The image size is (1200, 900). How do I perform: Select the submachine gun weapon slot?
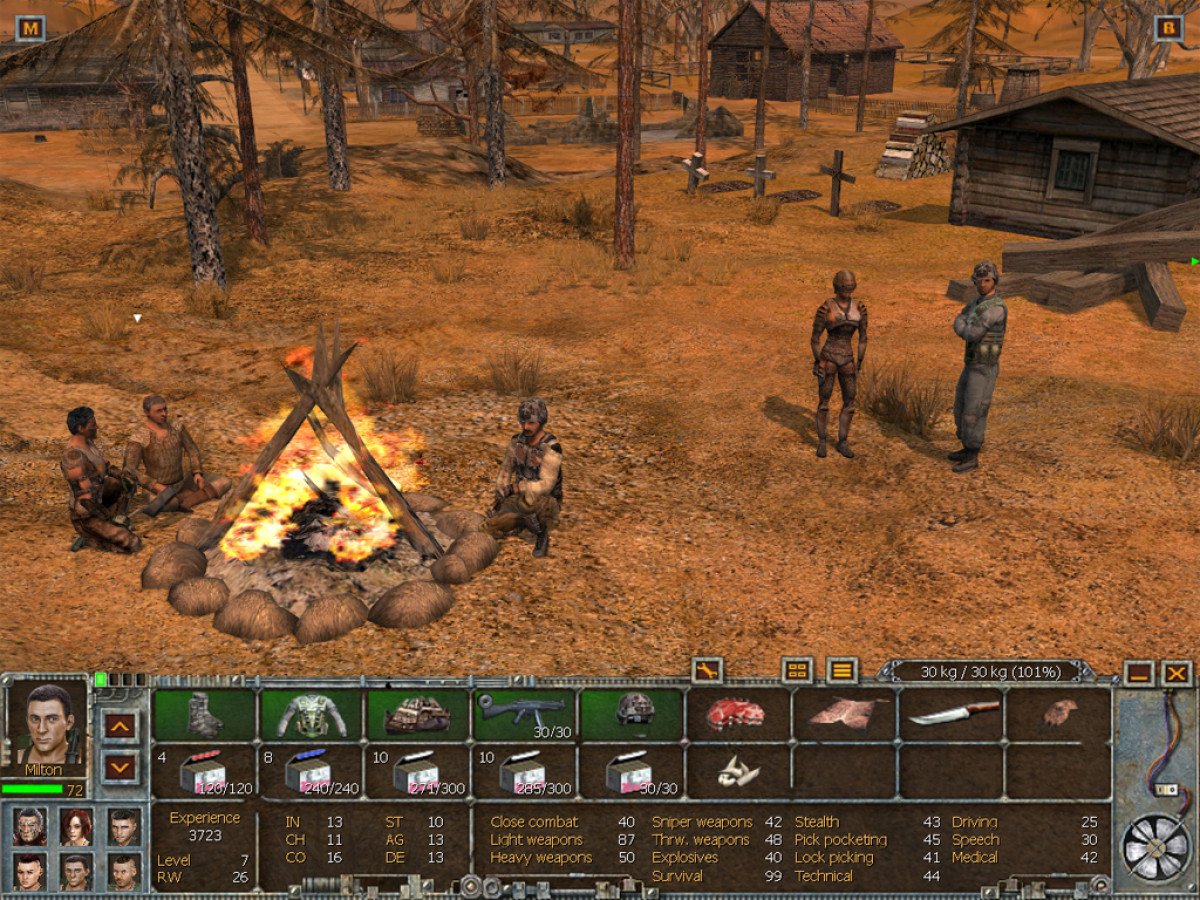click(x=524, y=715)
